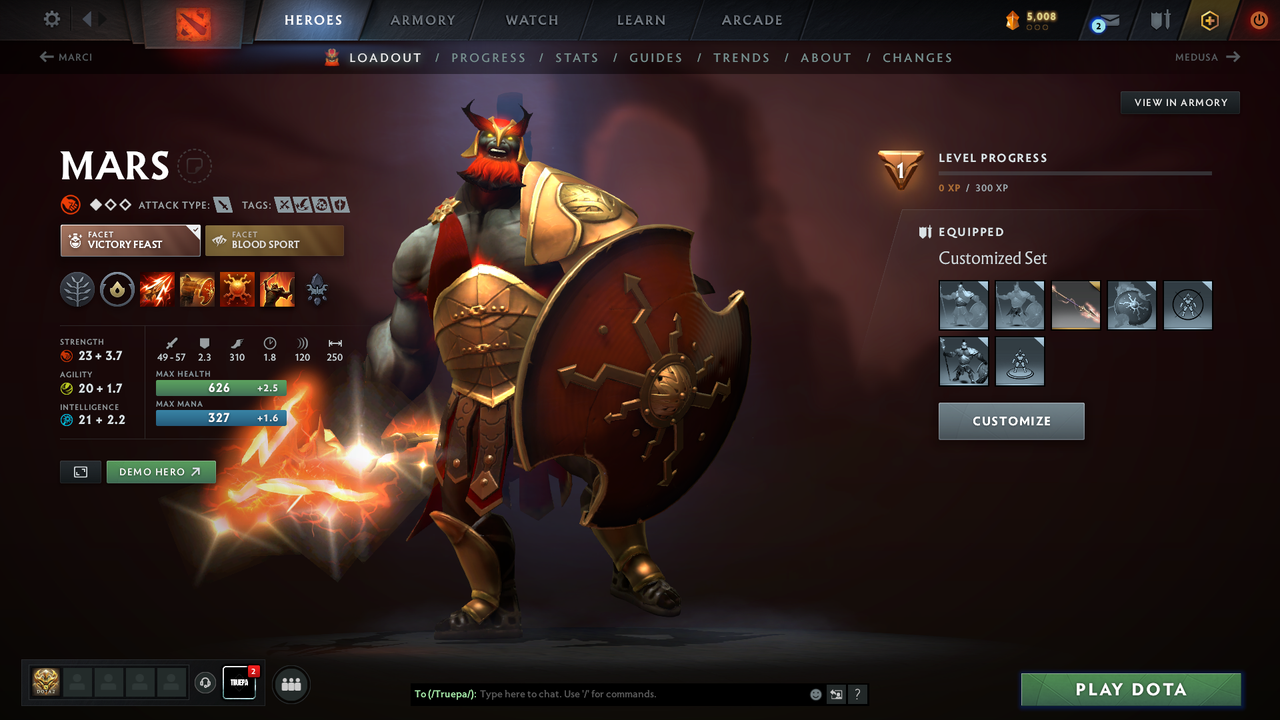Switch to the Blood Sport facet

click(x=274, y=240)
